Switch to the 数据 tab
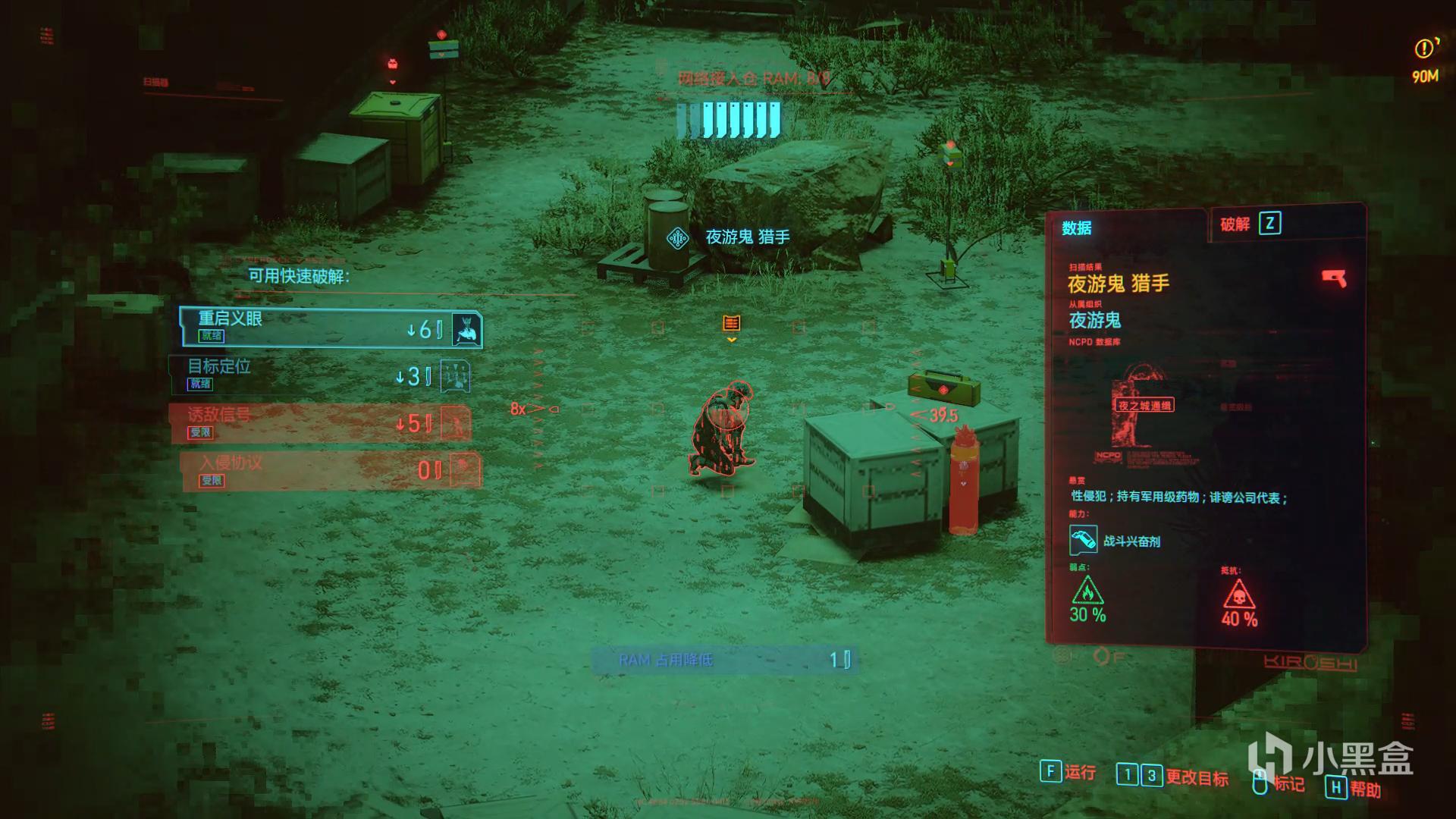Screen dimensions: 1456x819 [x=1077, y=228]
